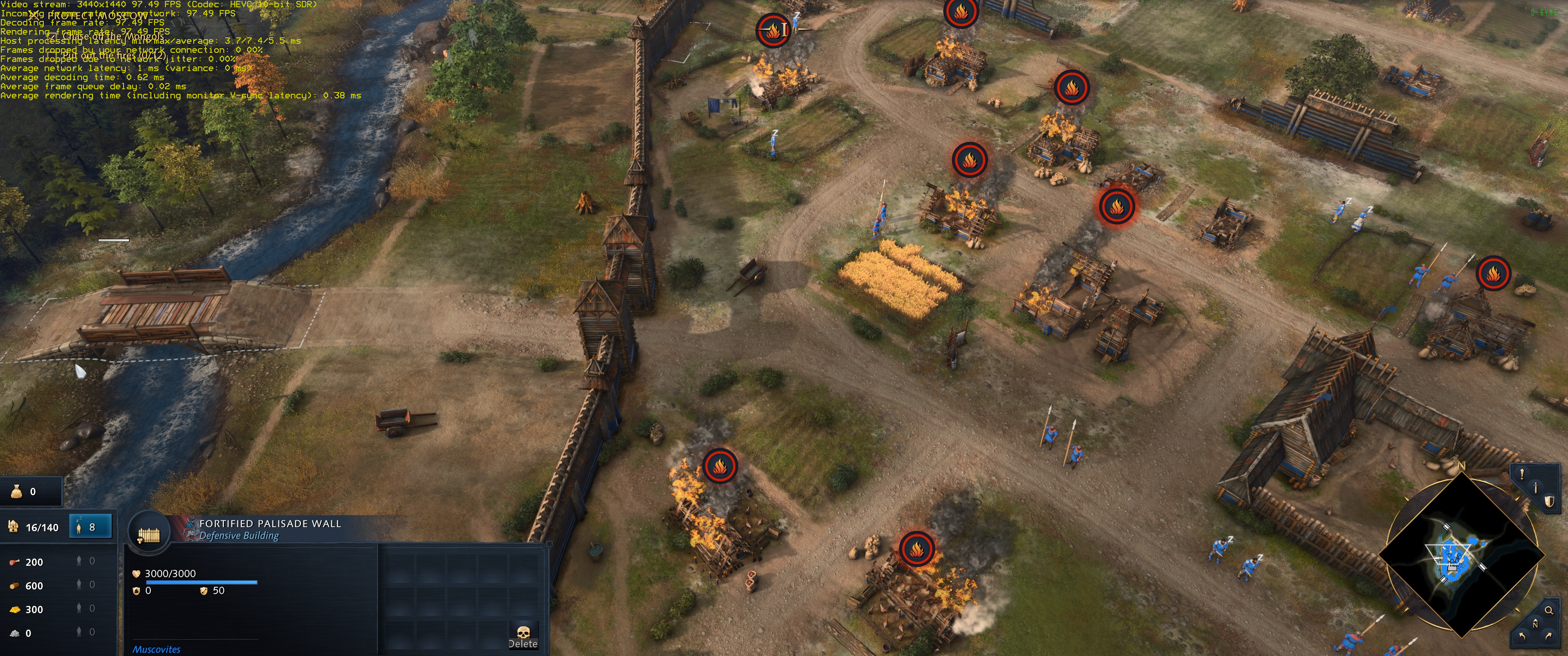This screenshot has height=656, width=1568.
Task: Select the idle villagers counter
Action: pos(91,527)
